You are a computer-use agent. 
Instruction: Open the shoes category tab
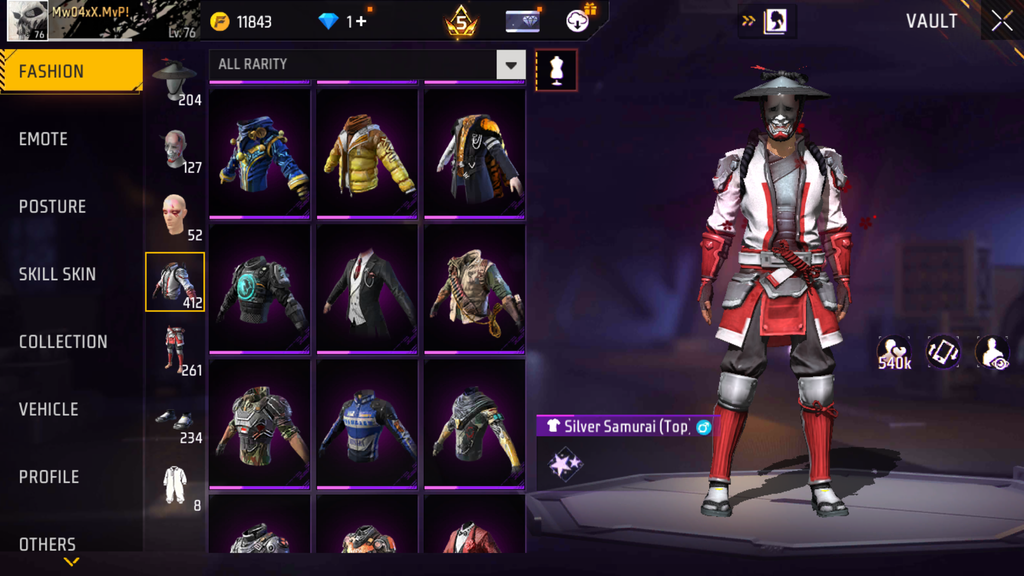175,420
